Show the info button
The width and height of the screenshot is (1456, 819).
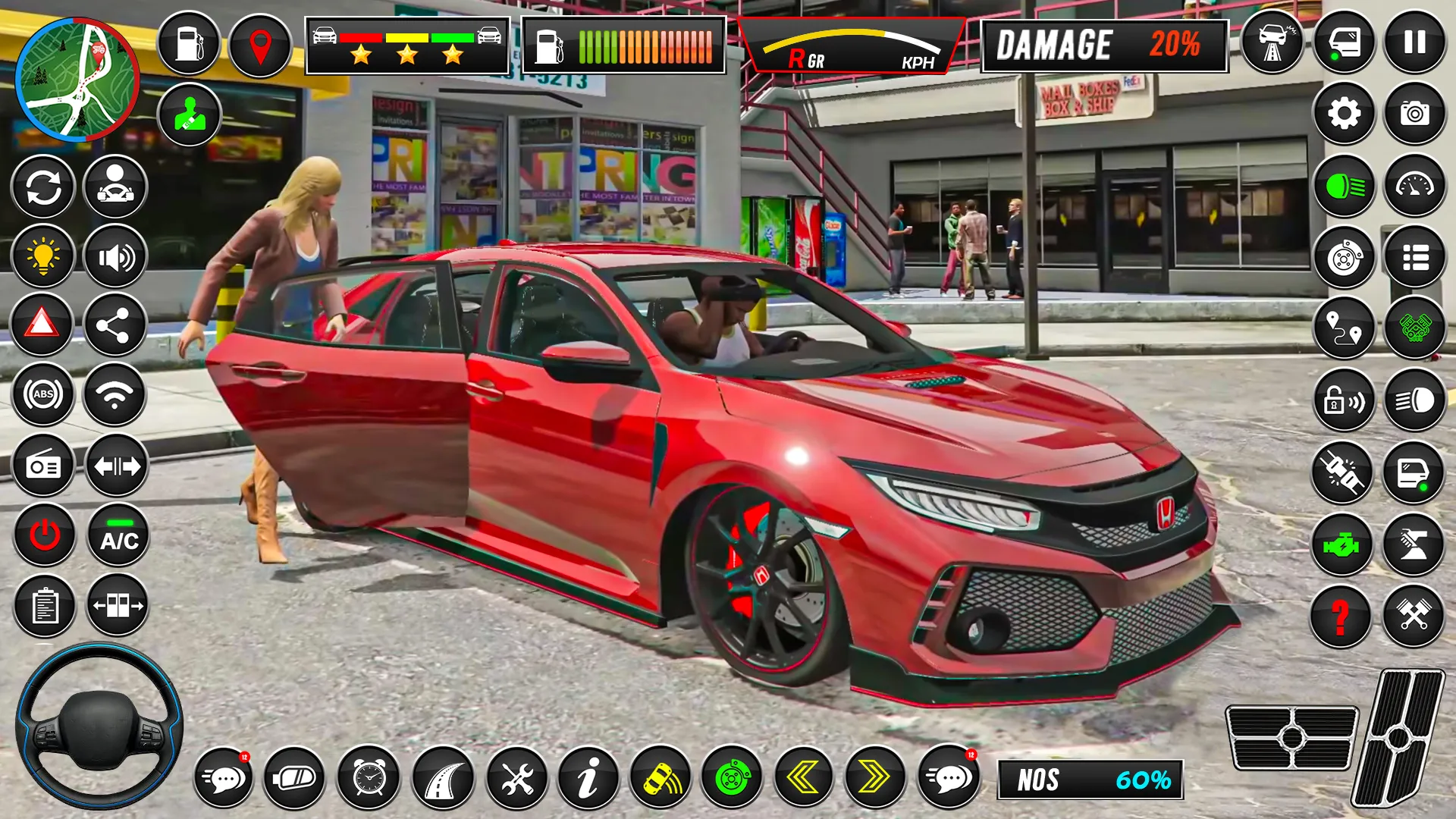tap(588, 777)
